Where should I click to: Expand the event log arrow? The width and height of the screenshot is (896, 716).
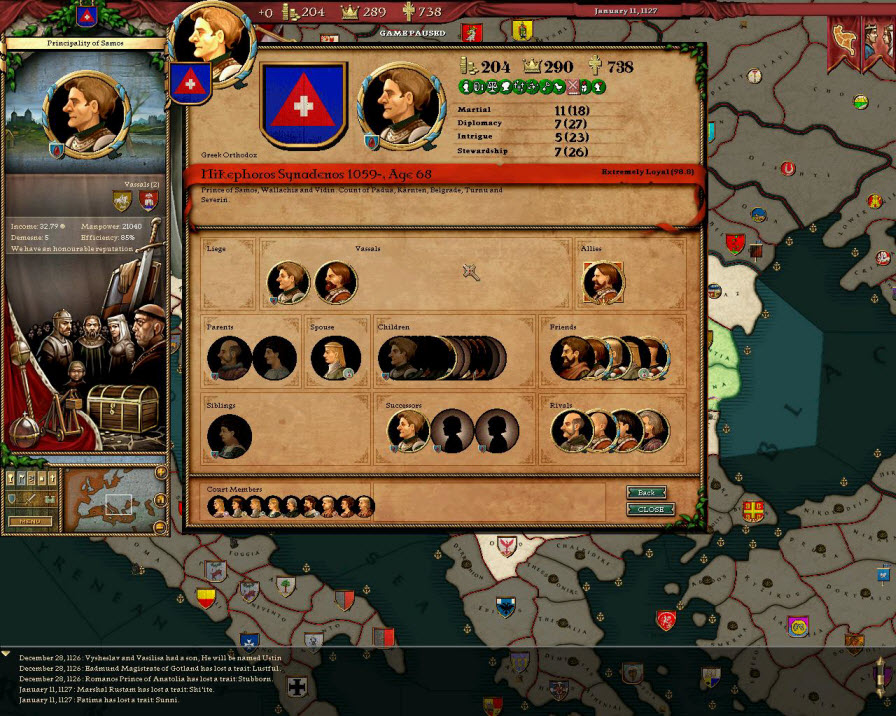pyautogui.click(x=7, y=653)
